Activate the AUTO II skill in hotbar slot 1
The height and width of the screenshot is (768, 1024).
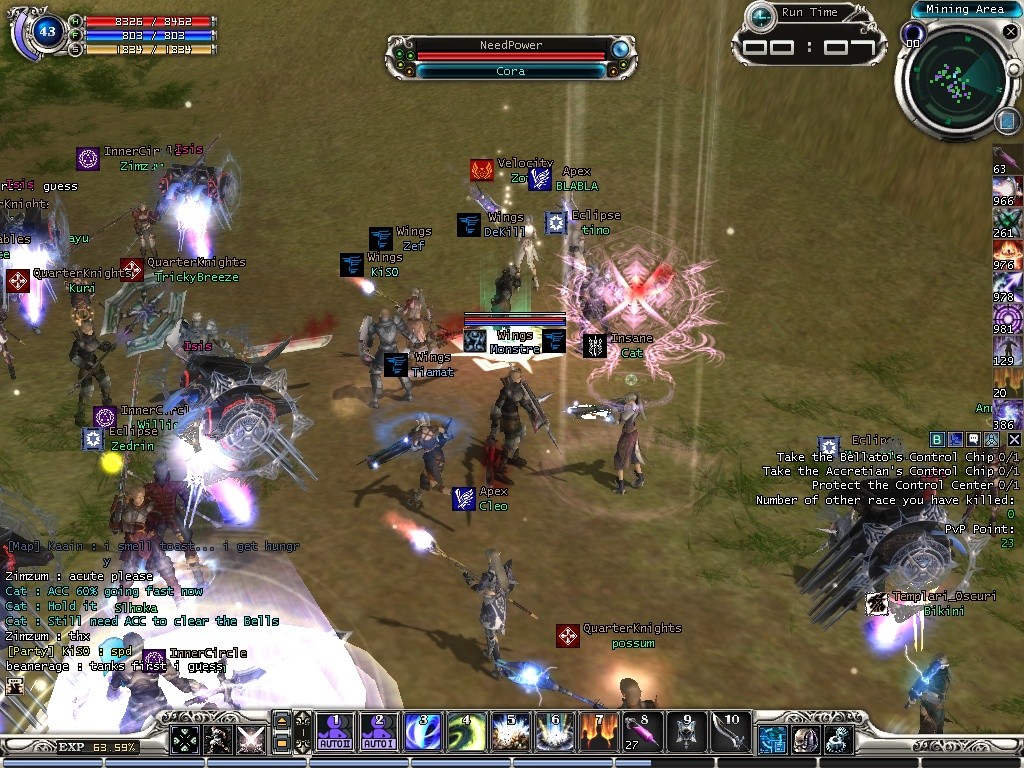[x=335, y=732]
